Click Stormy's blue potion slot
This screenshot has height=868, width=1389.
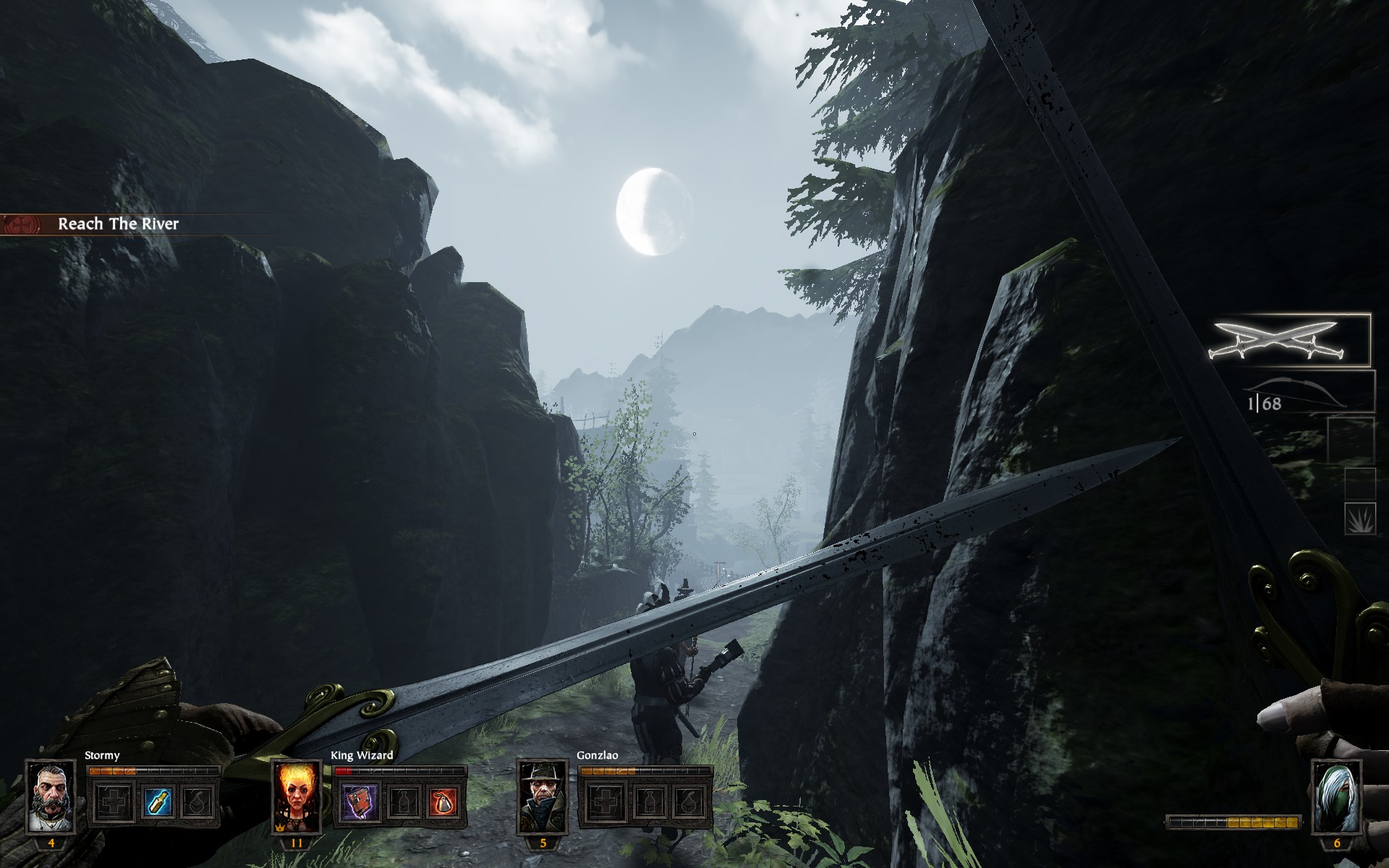click(x=157, y=801)
